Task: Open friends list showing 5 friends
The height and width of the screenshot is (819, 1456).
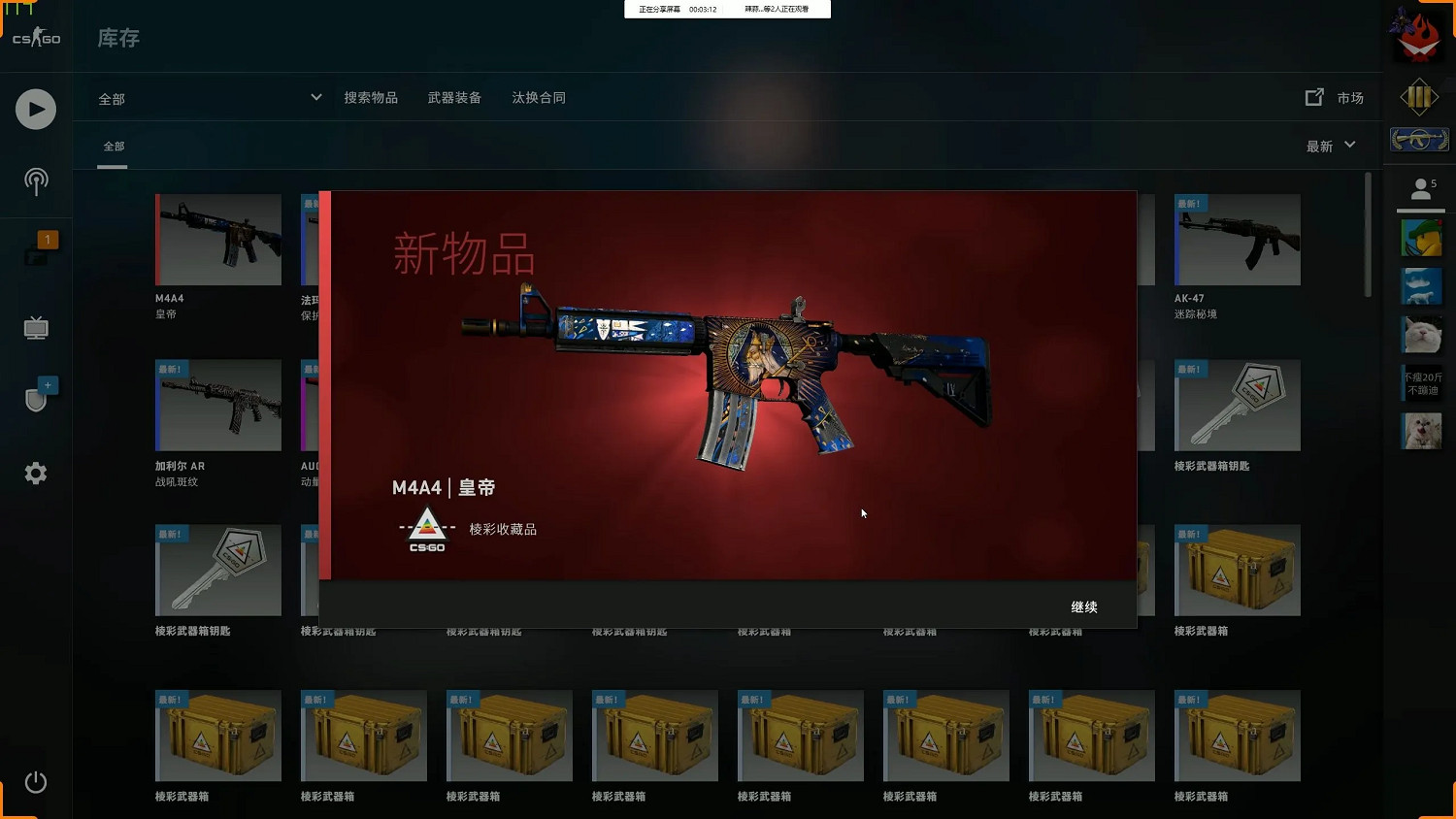Action: click(x=1420, y=188)
